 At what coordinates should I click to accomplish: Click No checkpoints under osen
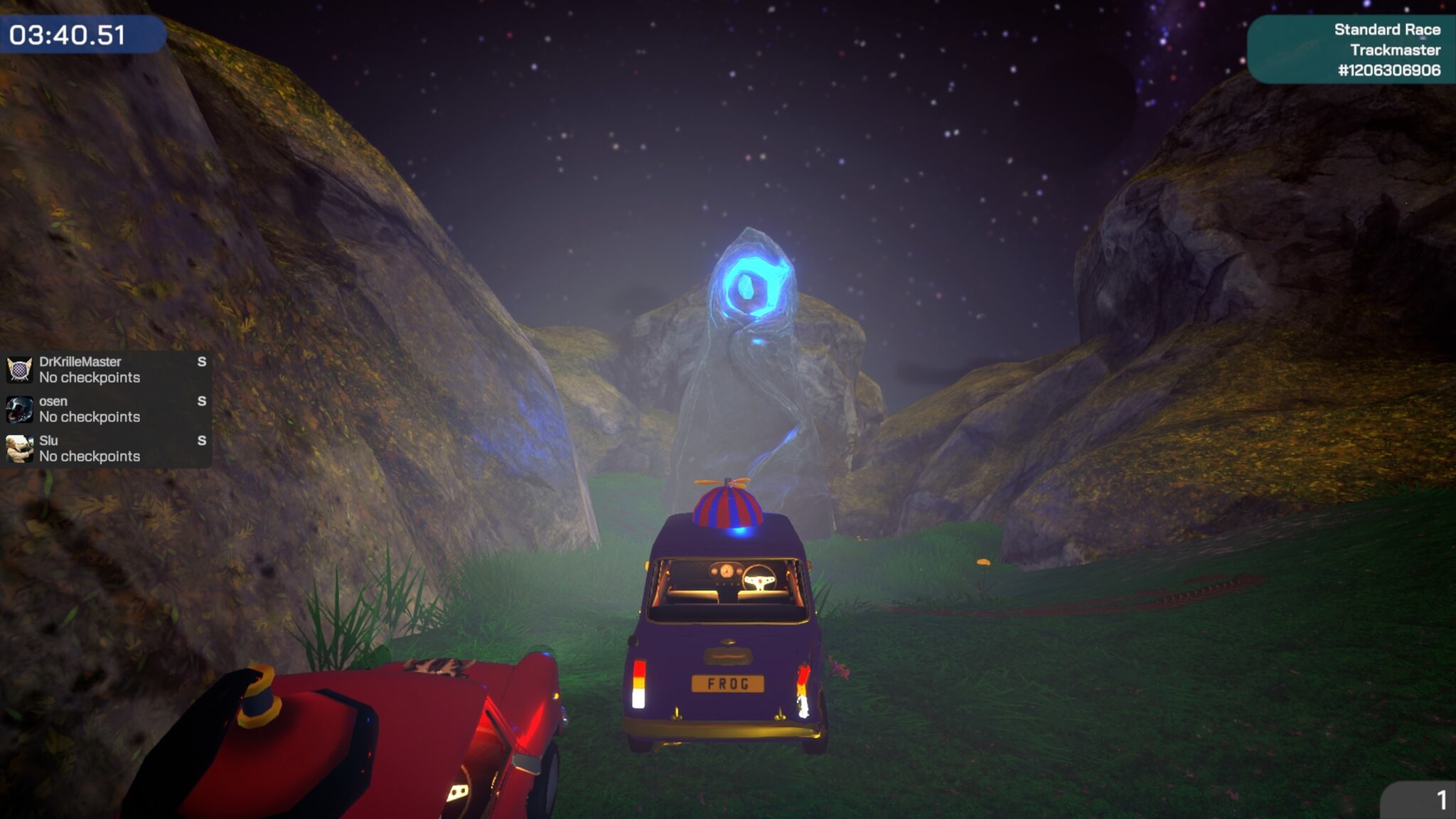tap(89, 417)
